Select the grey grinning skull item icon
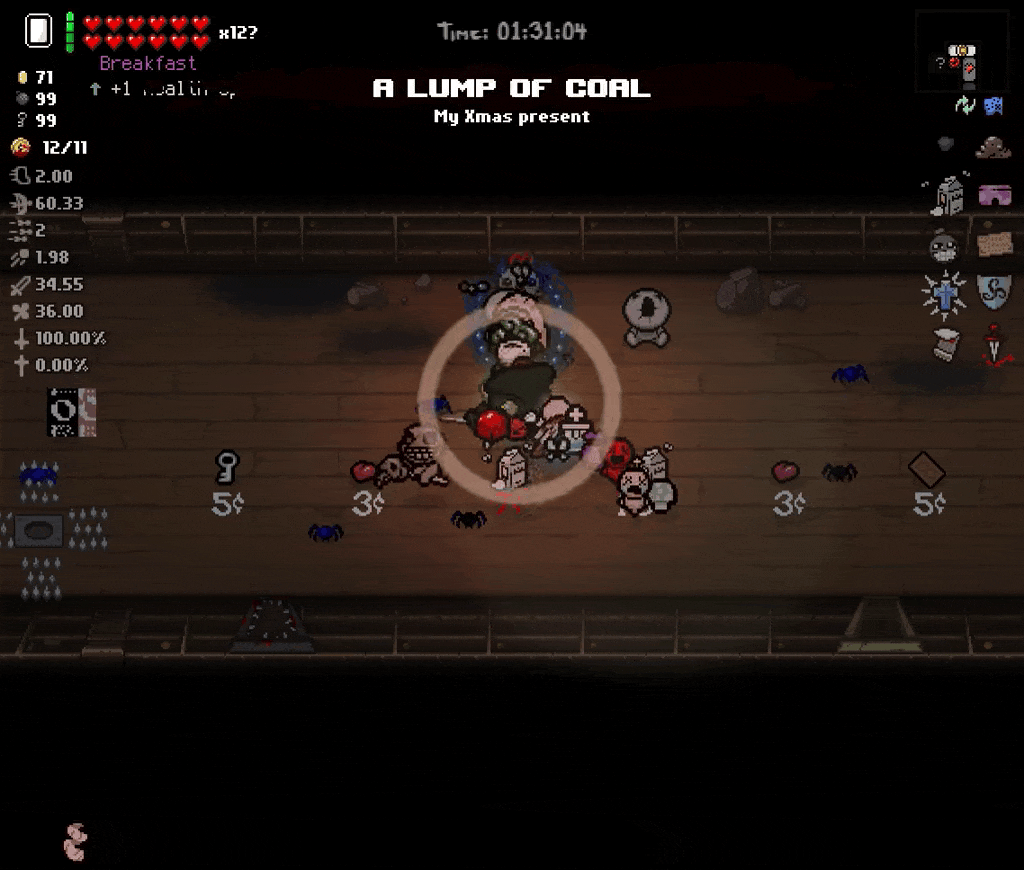 [944, 245]
